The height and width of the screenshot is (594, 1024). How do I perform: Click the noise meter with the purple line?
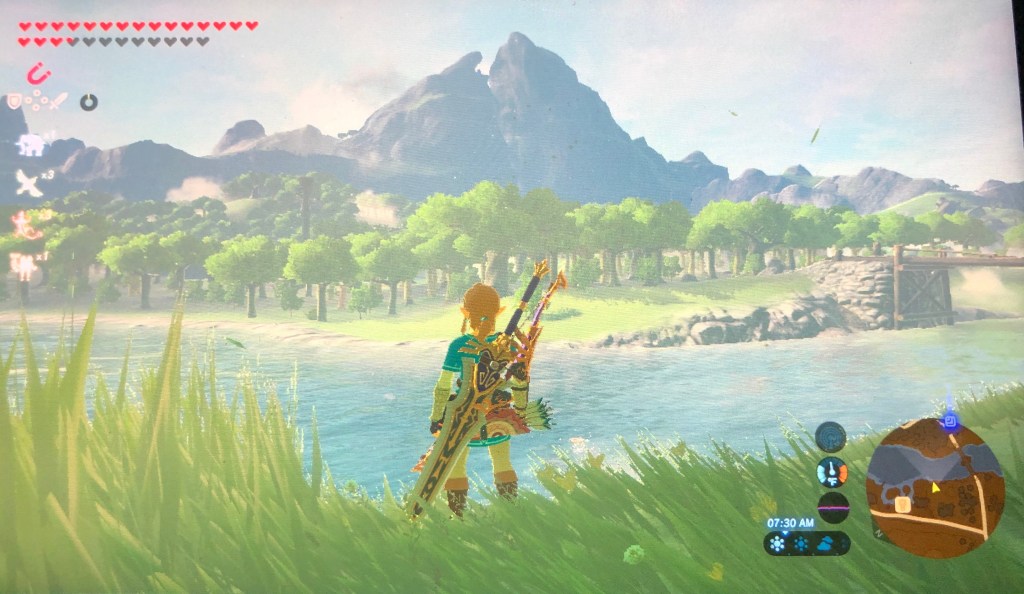[x=832, y=506]
